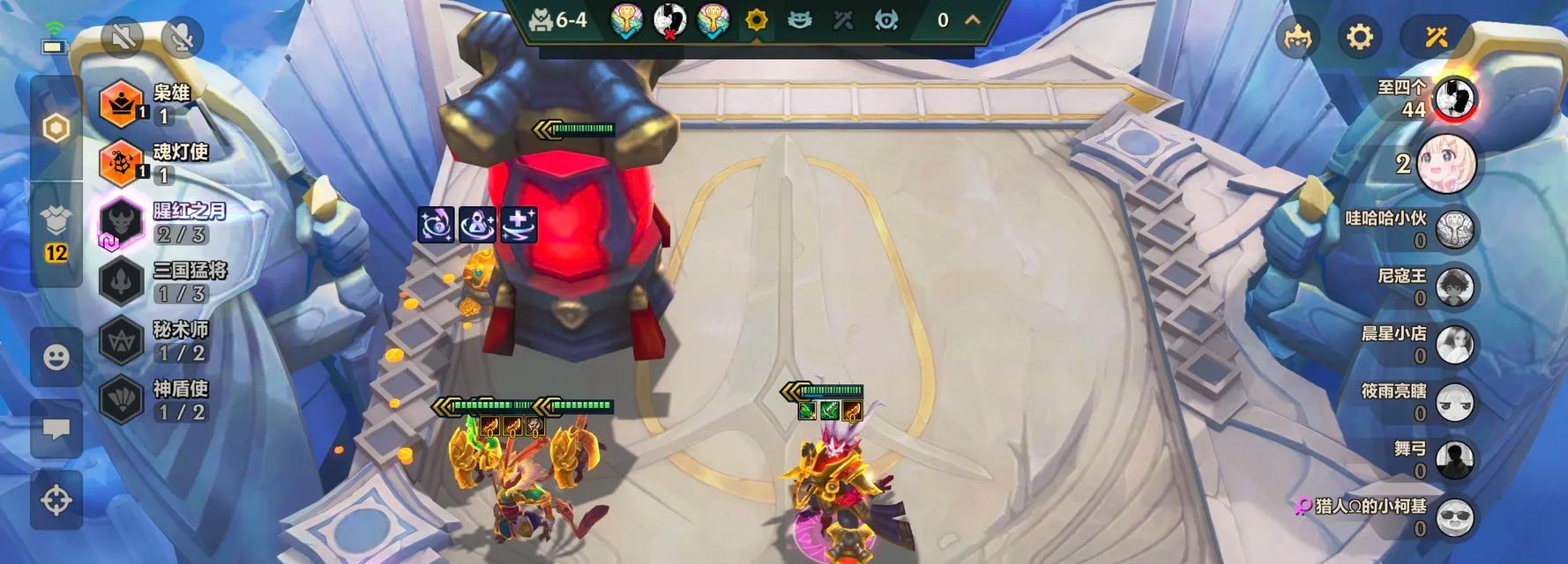View player 哇哈哈小伙's board
This screenshot has height=564, width=1568.
pos(1454,229)
